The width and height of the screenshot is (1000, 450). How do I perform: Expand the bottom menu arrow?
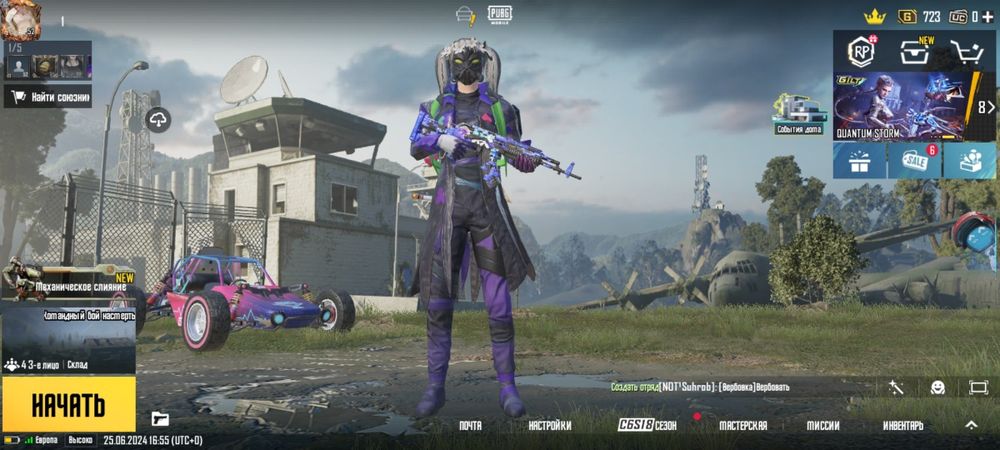pyautogui.click(x=970, y=425)
